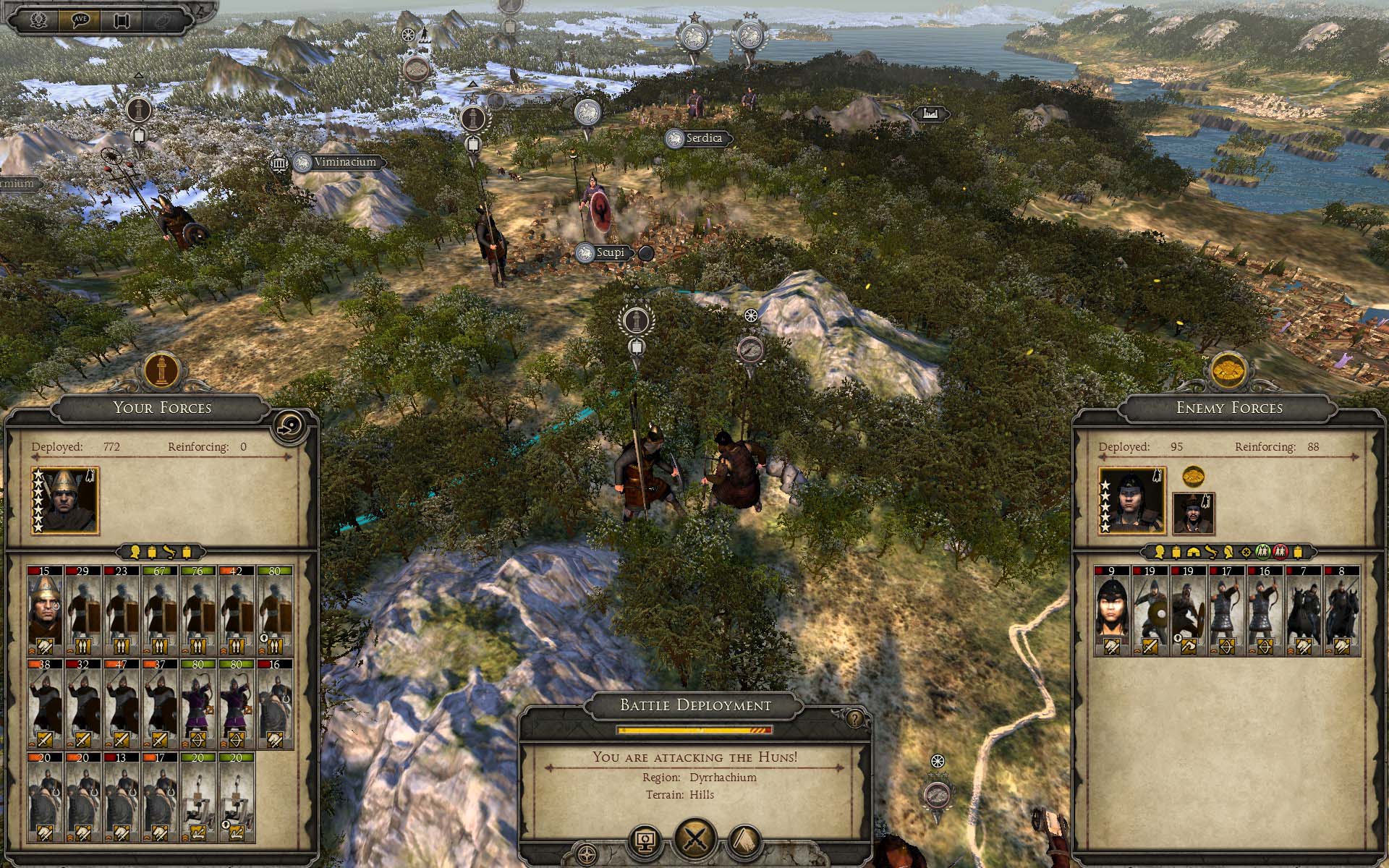Select the reinforcing Hun commander's small portrait
1389x868 pixels.
[1193, 514]
